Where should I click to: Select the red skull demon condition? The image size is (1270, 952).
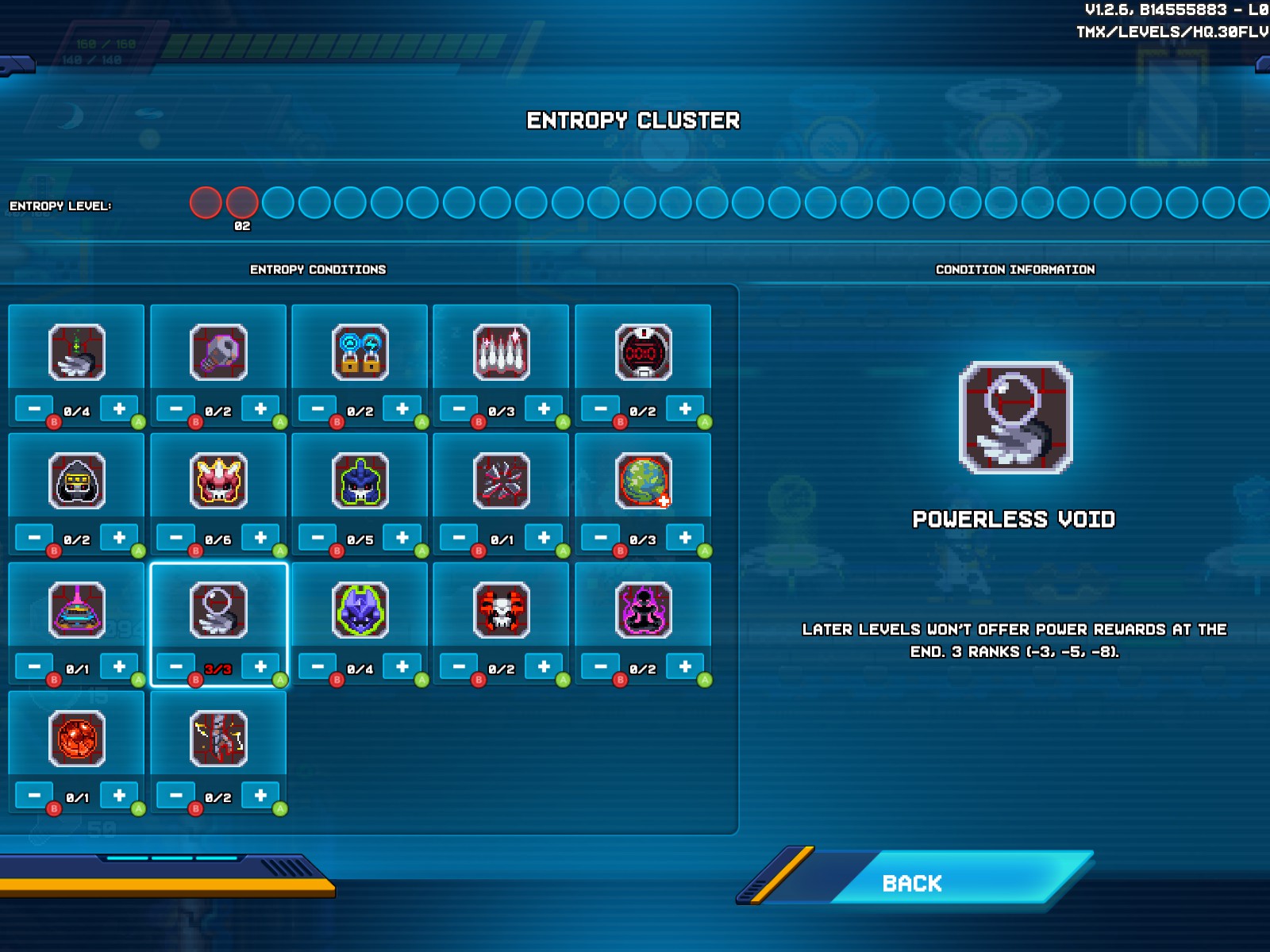pos(501,610)
